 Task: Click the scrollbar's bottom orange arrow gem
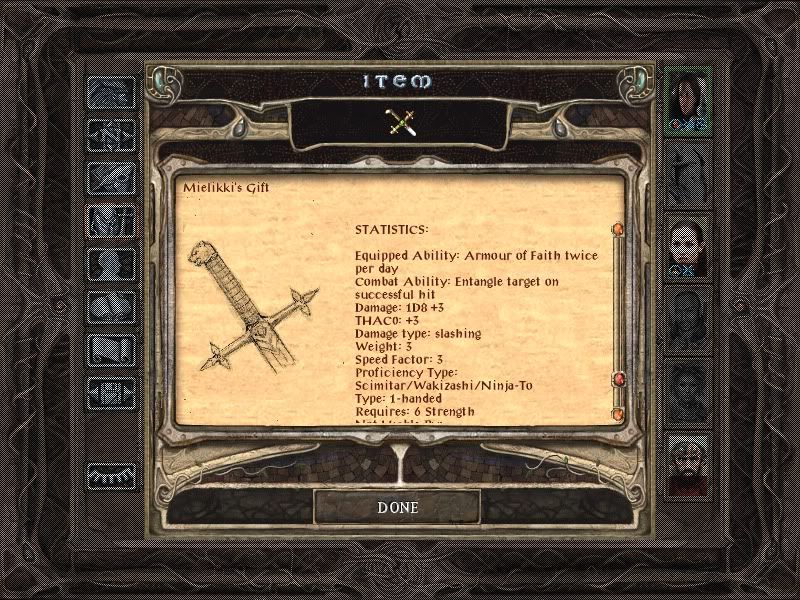coord(617,413)
